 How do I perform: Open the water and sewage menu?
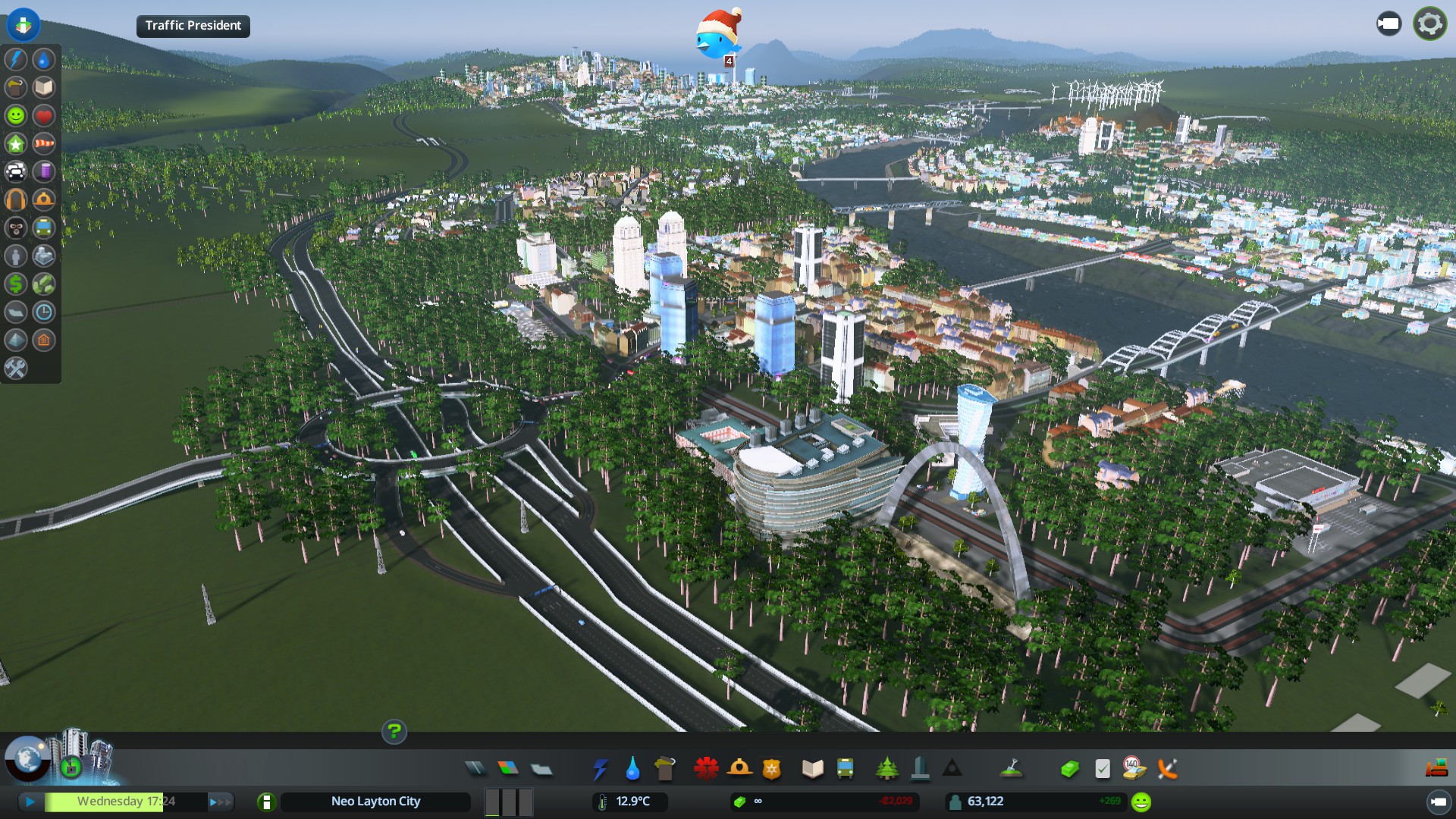tap(632, 769)
